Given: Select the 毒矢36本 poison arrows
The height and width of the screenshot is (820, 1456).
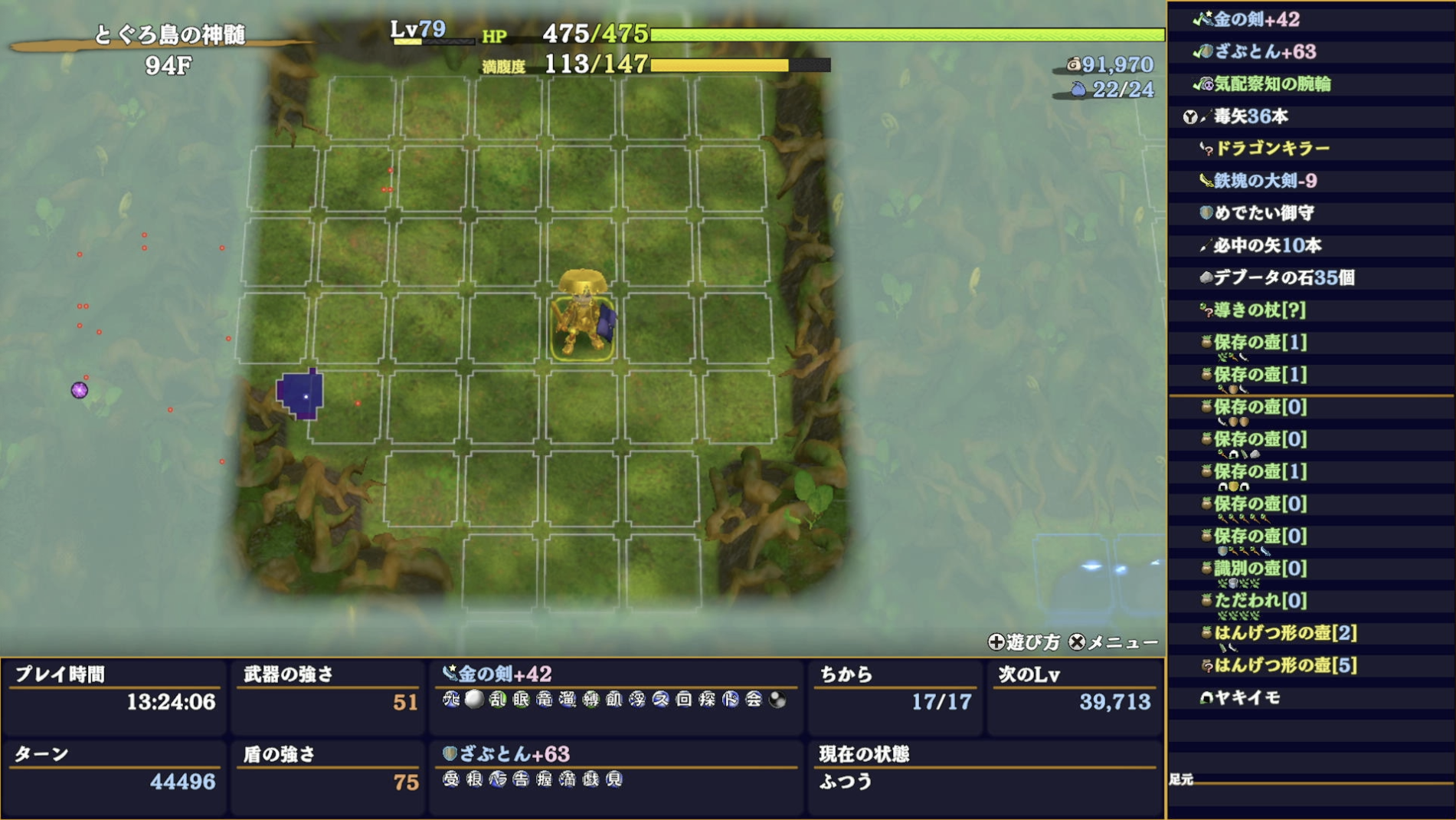Looking at the screenshot, I should tap(1250, 116).
